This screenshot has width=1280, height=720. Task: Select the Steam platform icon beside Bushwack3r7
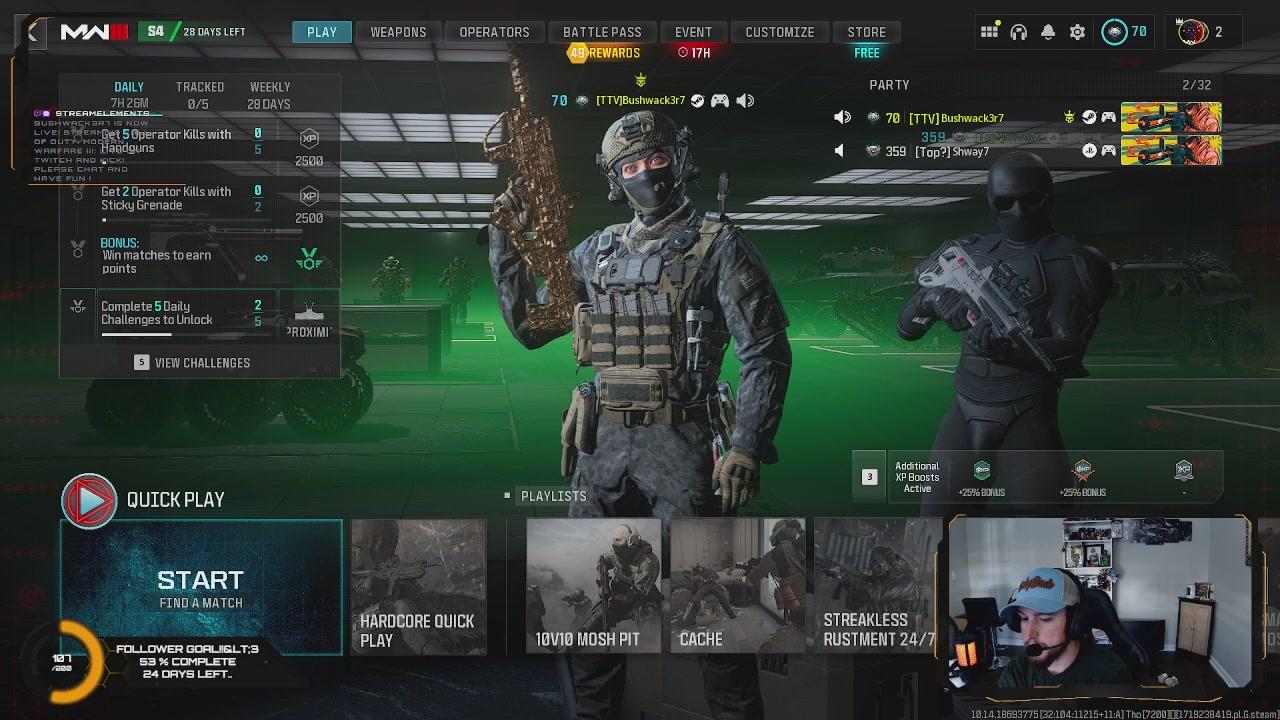[x=1089, y=117]
